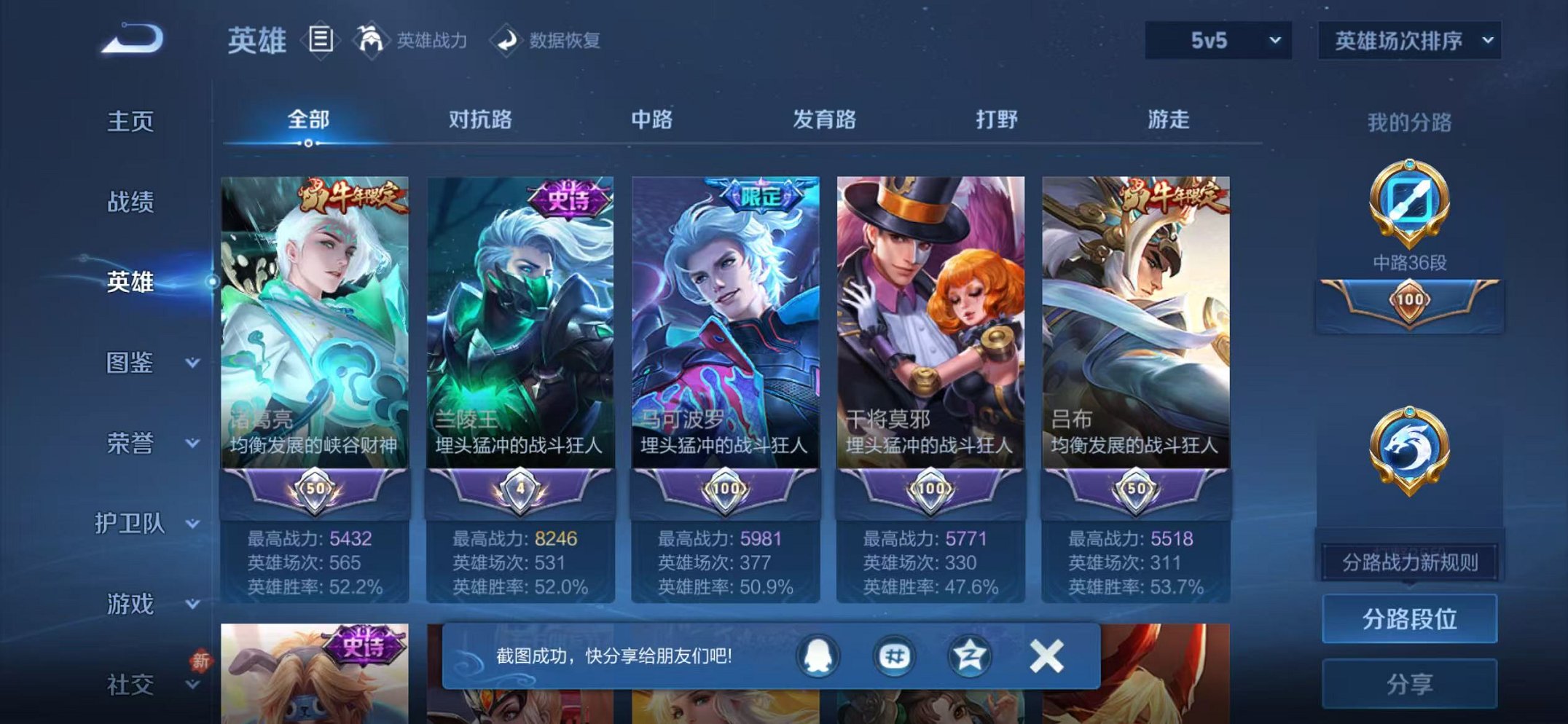Screen dimensions: 1568x724
Task: Select the 数据恢复 data recovery icon
Action: 508,41
